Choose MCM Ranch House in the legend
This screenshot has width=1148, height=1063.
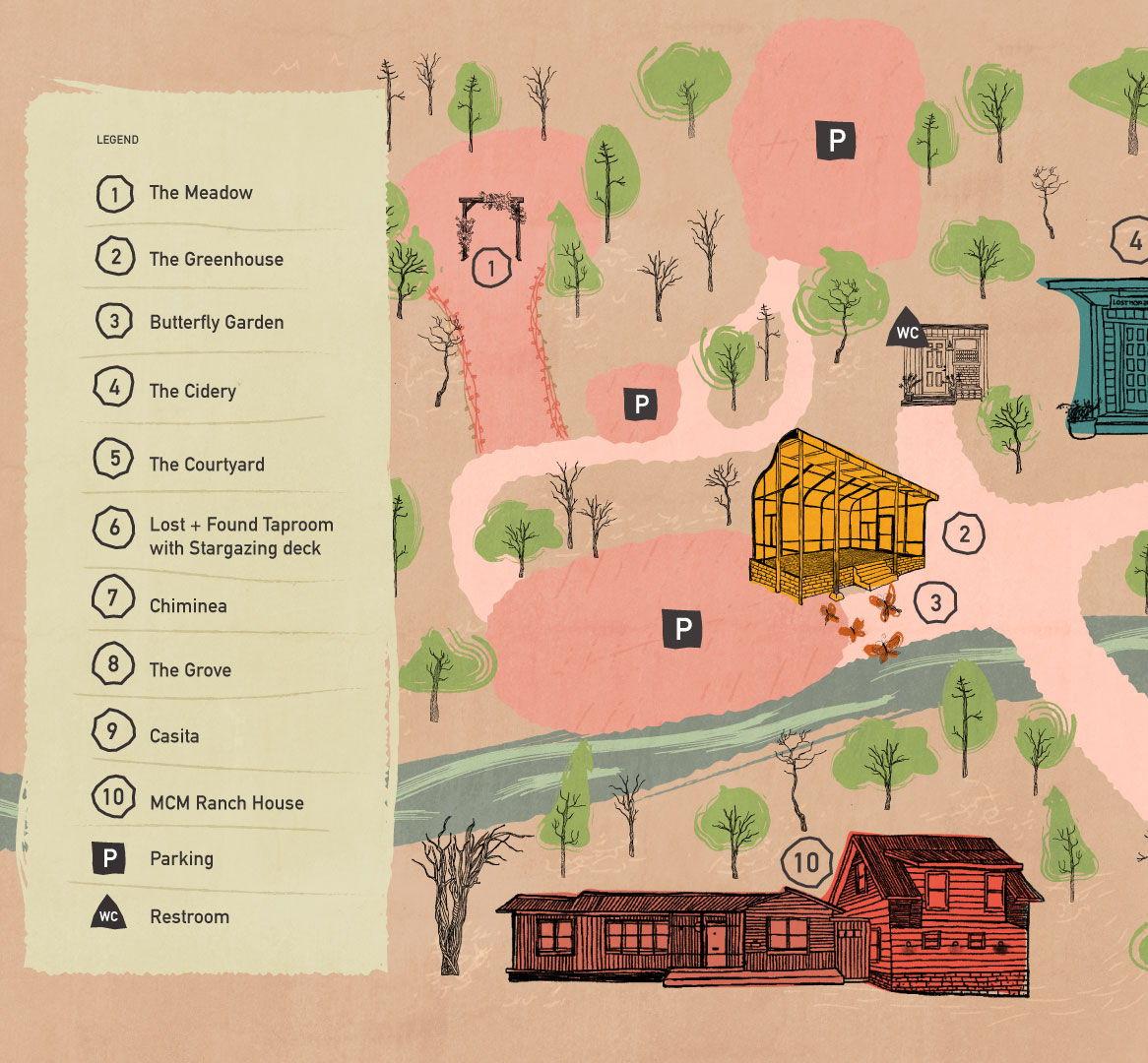[226, 802]
